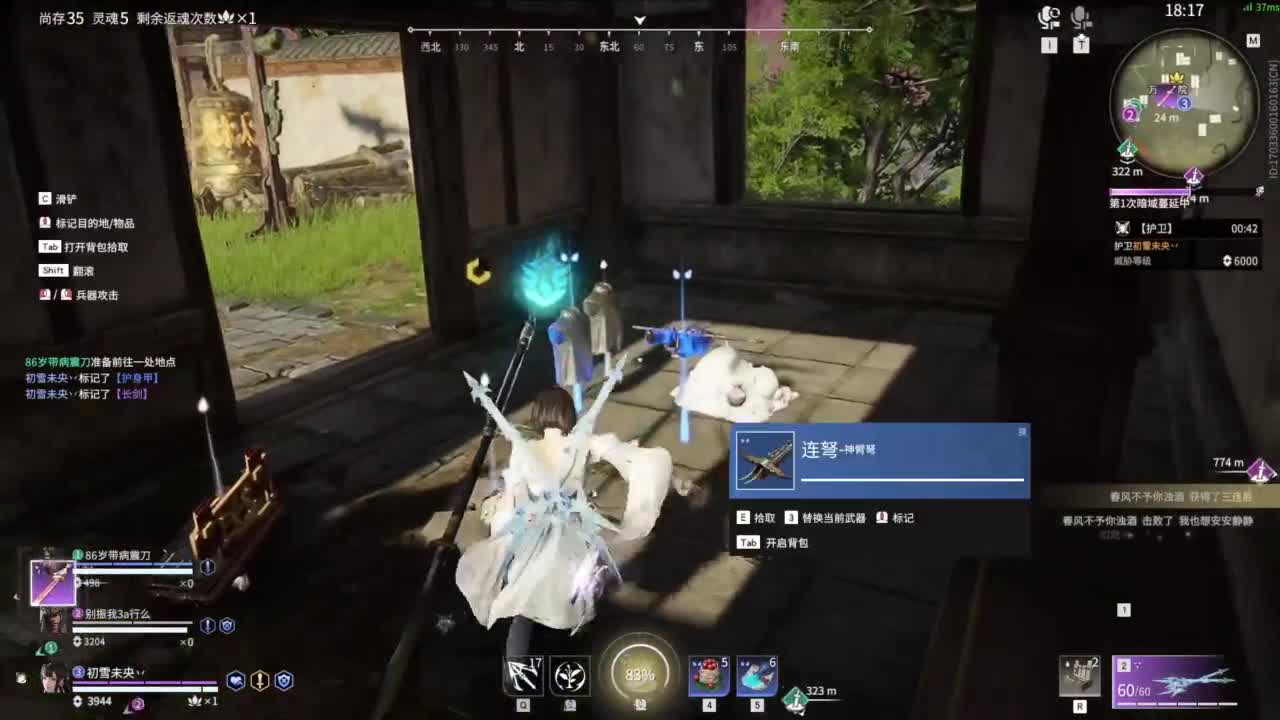The width and height of the screenshot is (1280, 720).
Task: Expand the loot panel with the top-right arrow
Action: click(x=1021, y=433)
